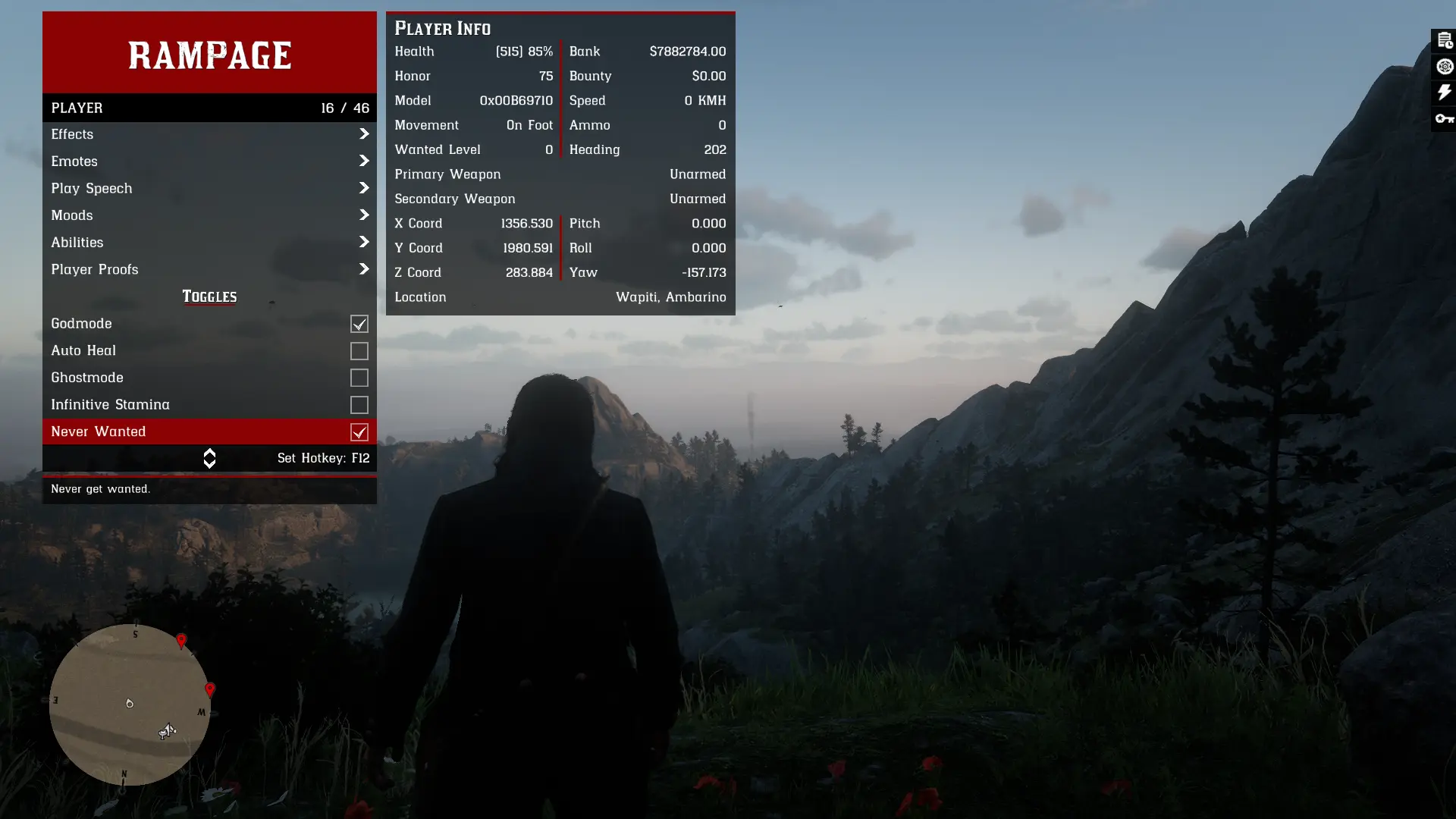Click the RAMPAGE title banner
This screenshot has width=1456, height=819.
209,54
